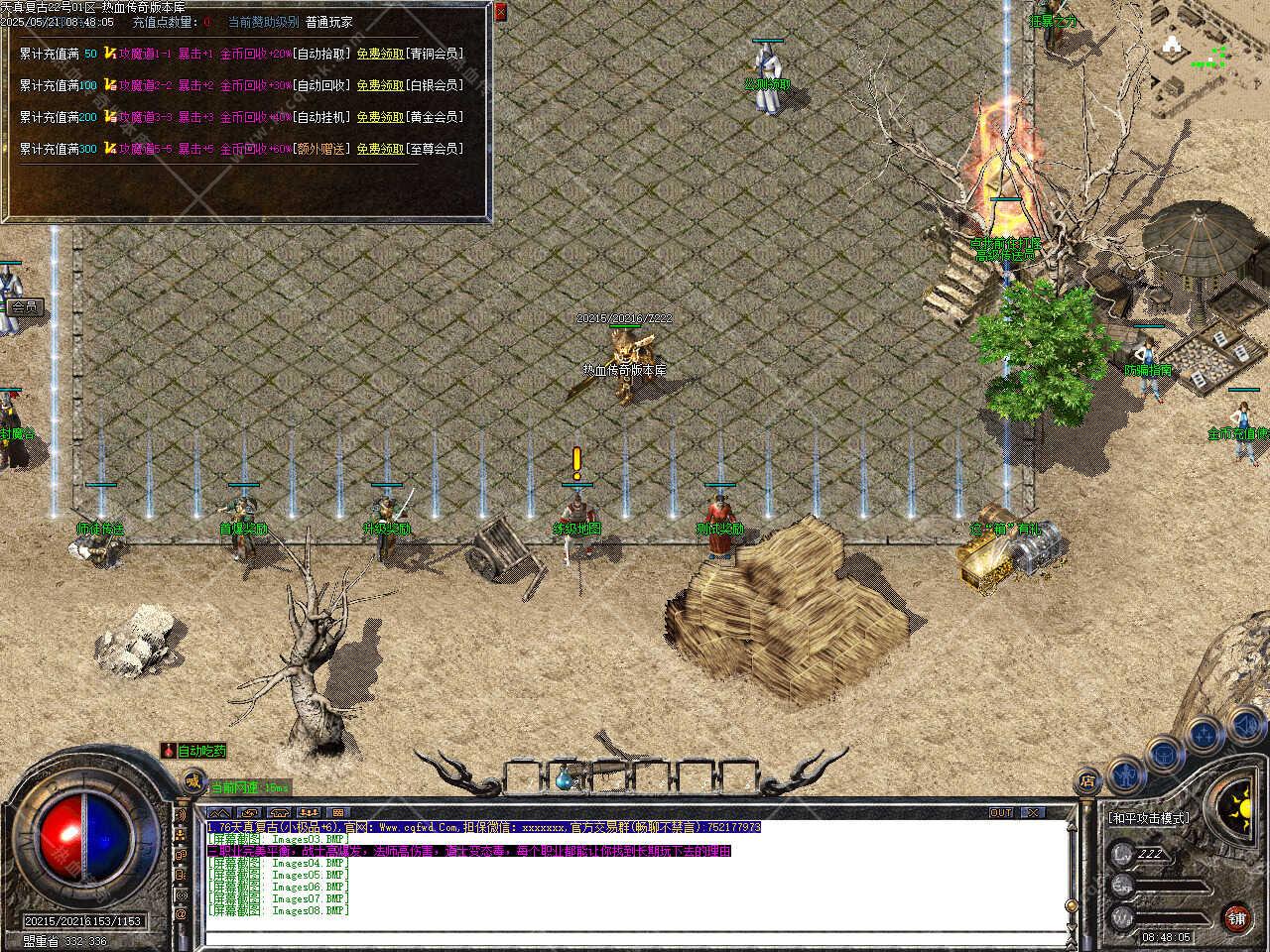This screenshot has height=952, width=1270.
Task: Click the round 喊 shout button
Action: [x=193, y=783]
